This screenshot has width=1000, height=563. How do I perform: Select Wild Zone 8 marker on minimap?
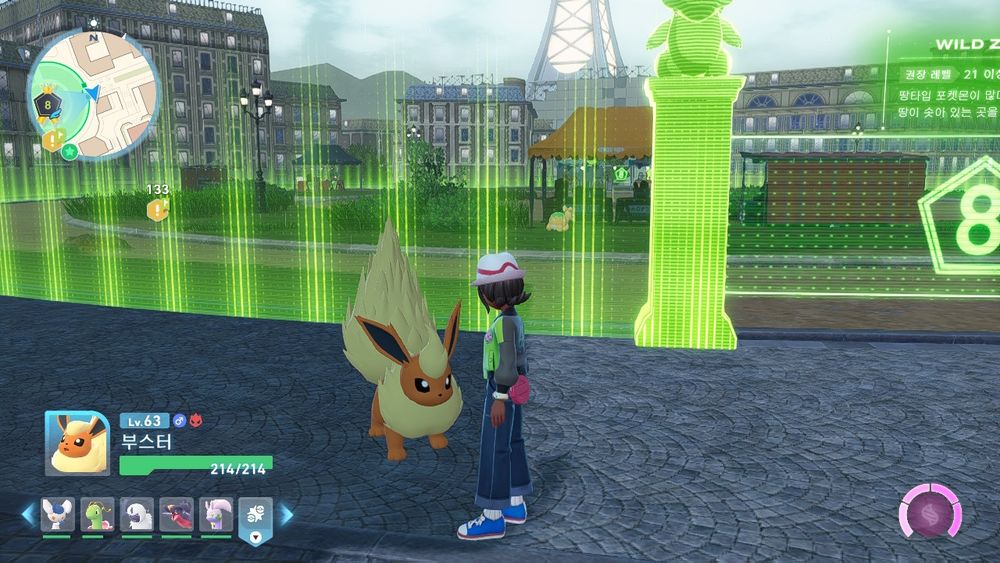pyautogui.click(x=46, y=103)
